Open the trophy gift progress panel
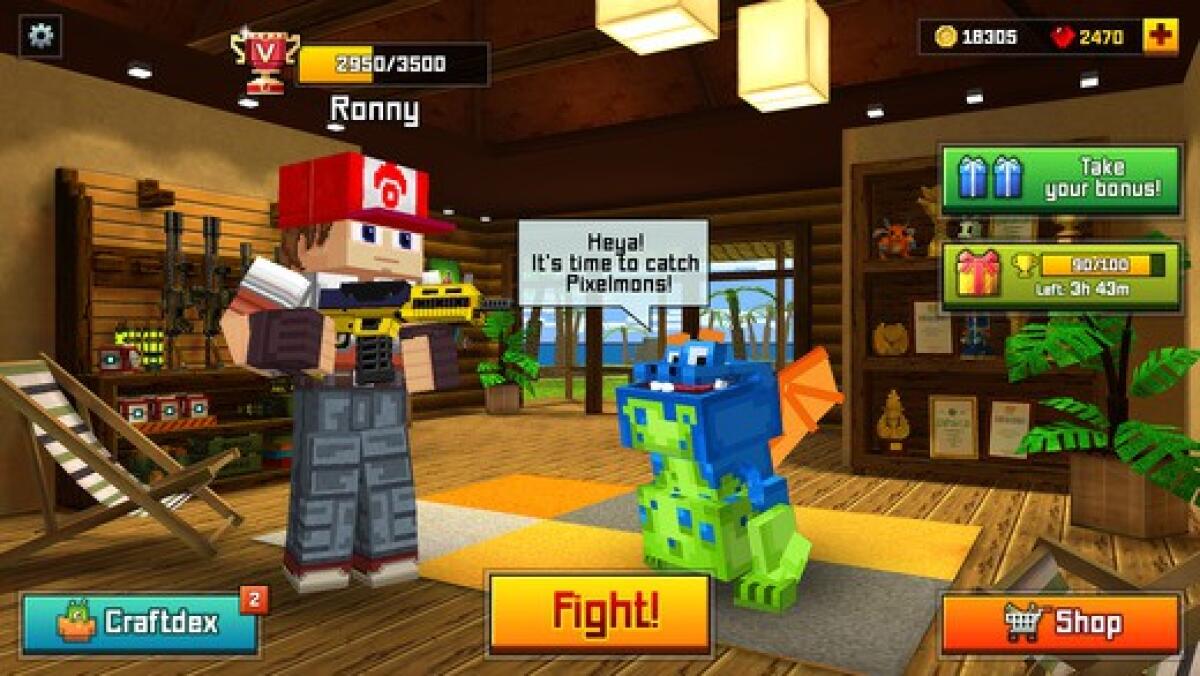Image resolution: width=1200 pixels, height=676 pixels. click(1060, 275)
